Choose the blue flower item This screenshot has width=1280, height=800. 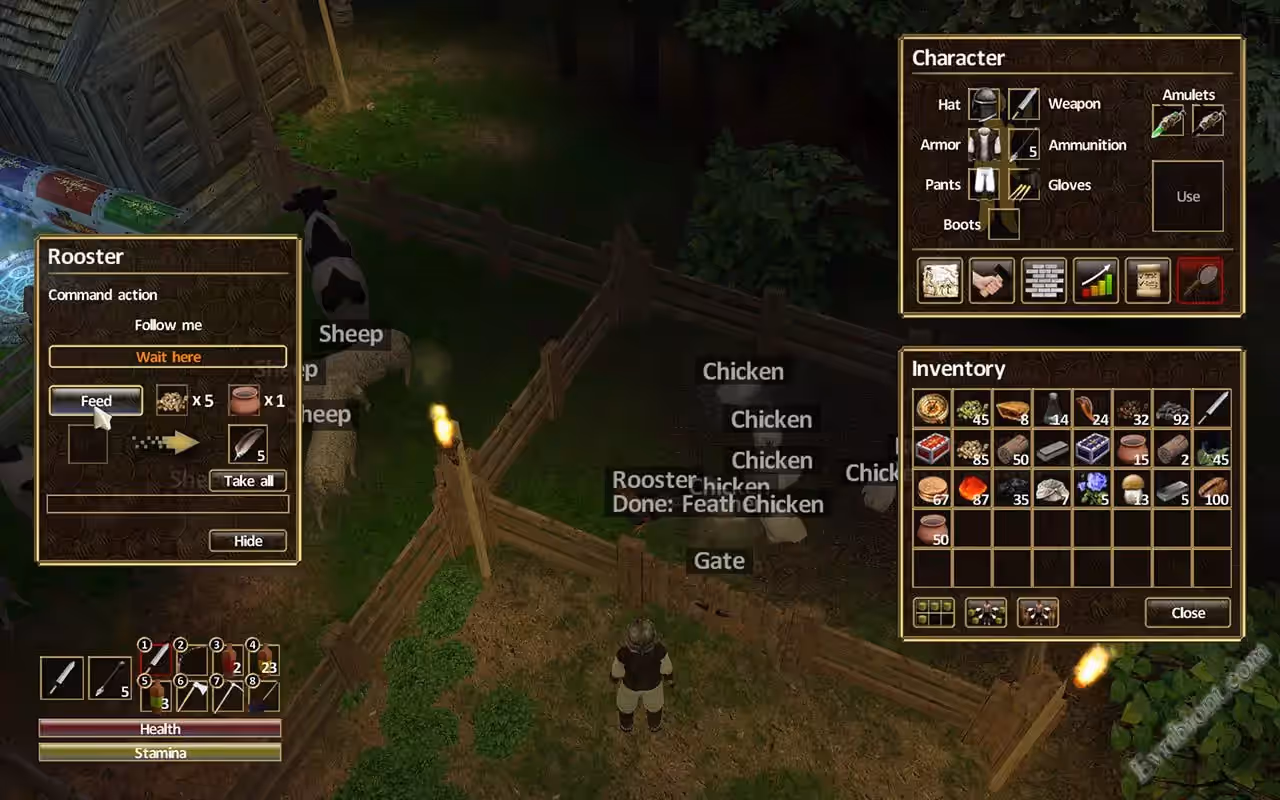[x=1092, y=489]
